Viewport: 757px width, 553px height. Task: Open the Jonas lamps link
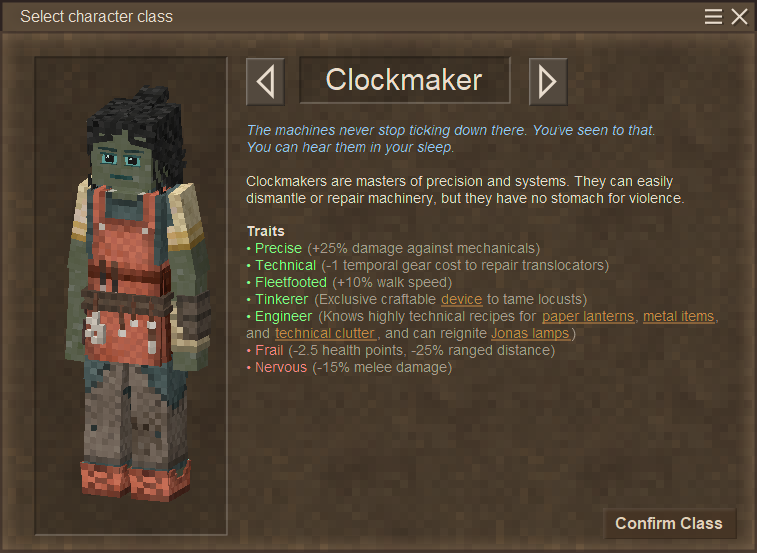pyautogui.click(x=531, y=333)
